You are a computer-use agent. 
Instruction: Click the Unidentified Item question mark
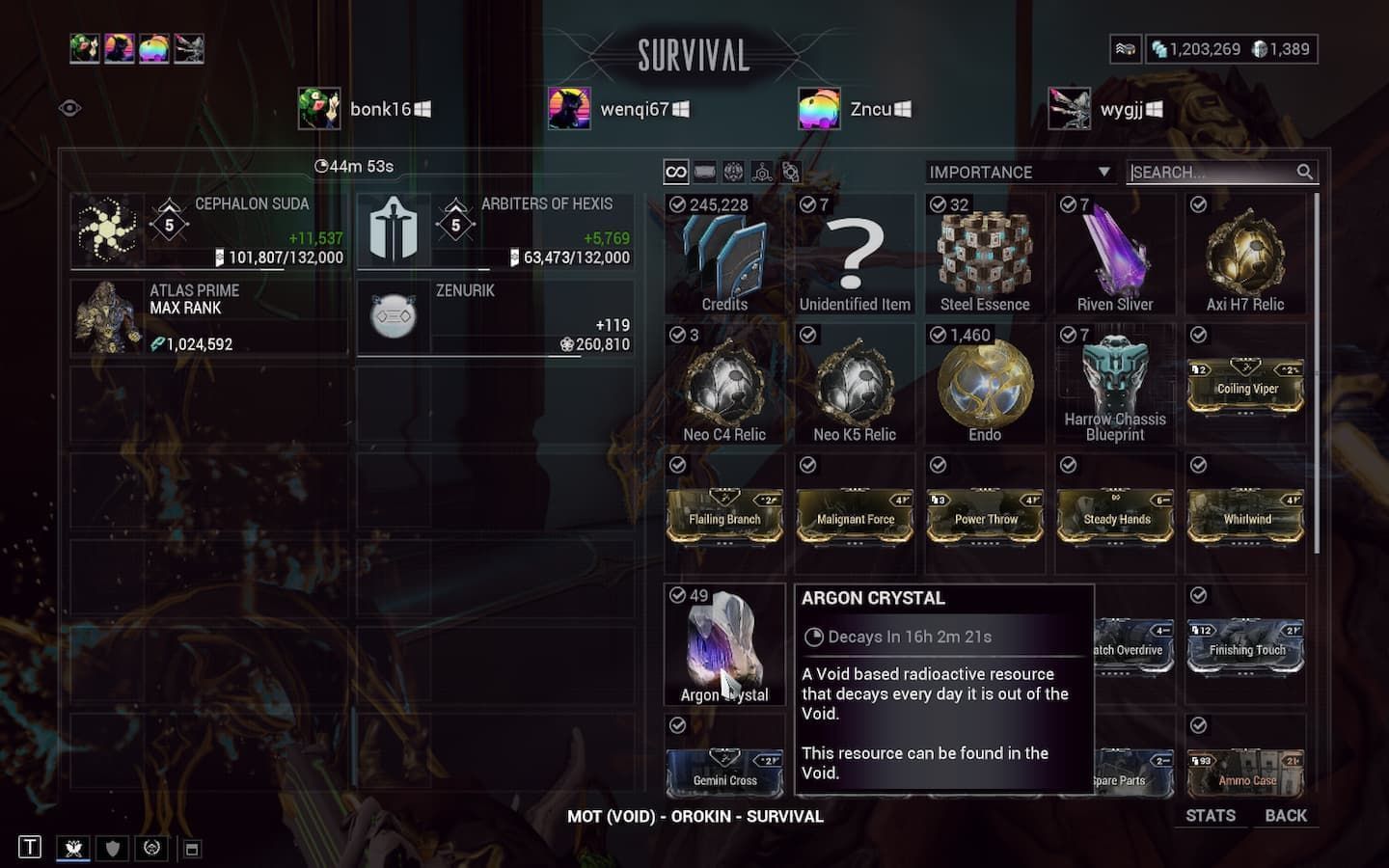coord(855,251)
